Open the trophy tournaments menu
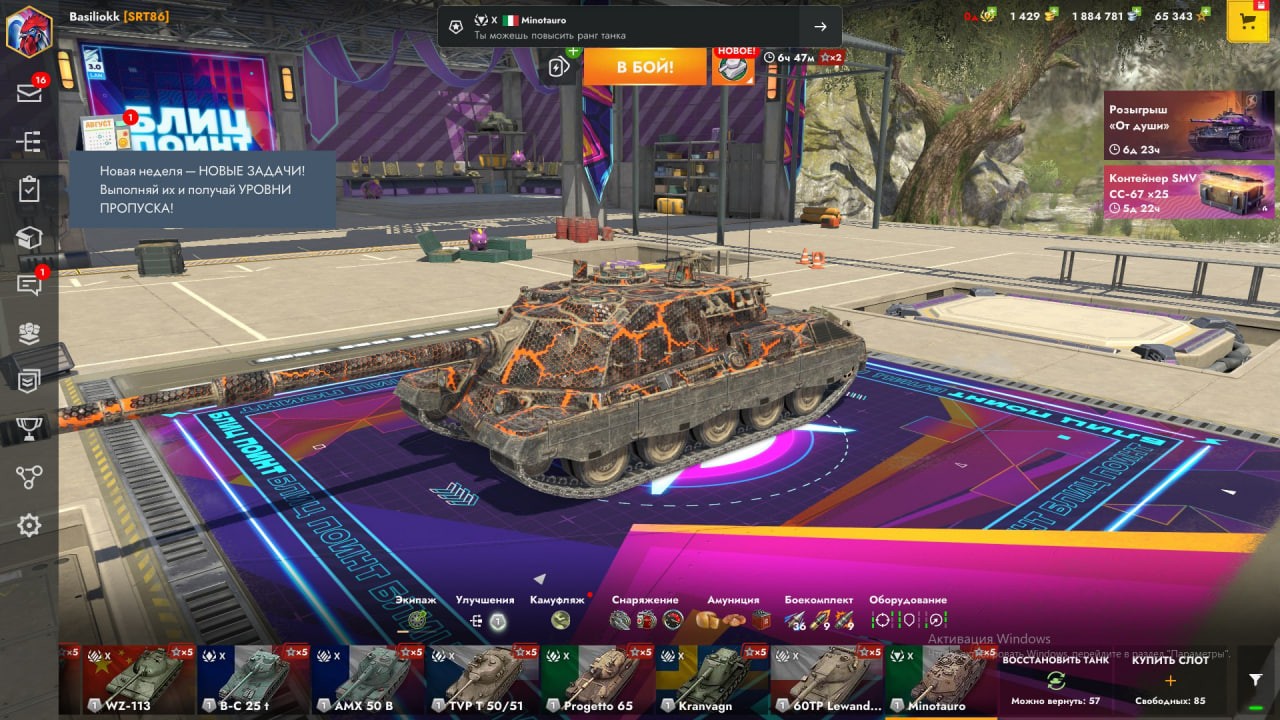 (29, 429)
